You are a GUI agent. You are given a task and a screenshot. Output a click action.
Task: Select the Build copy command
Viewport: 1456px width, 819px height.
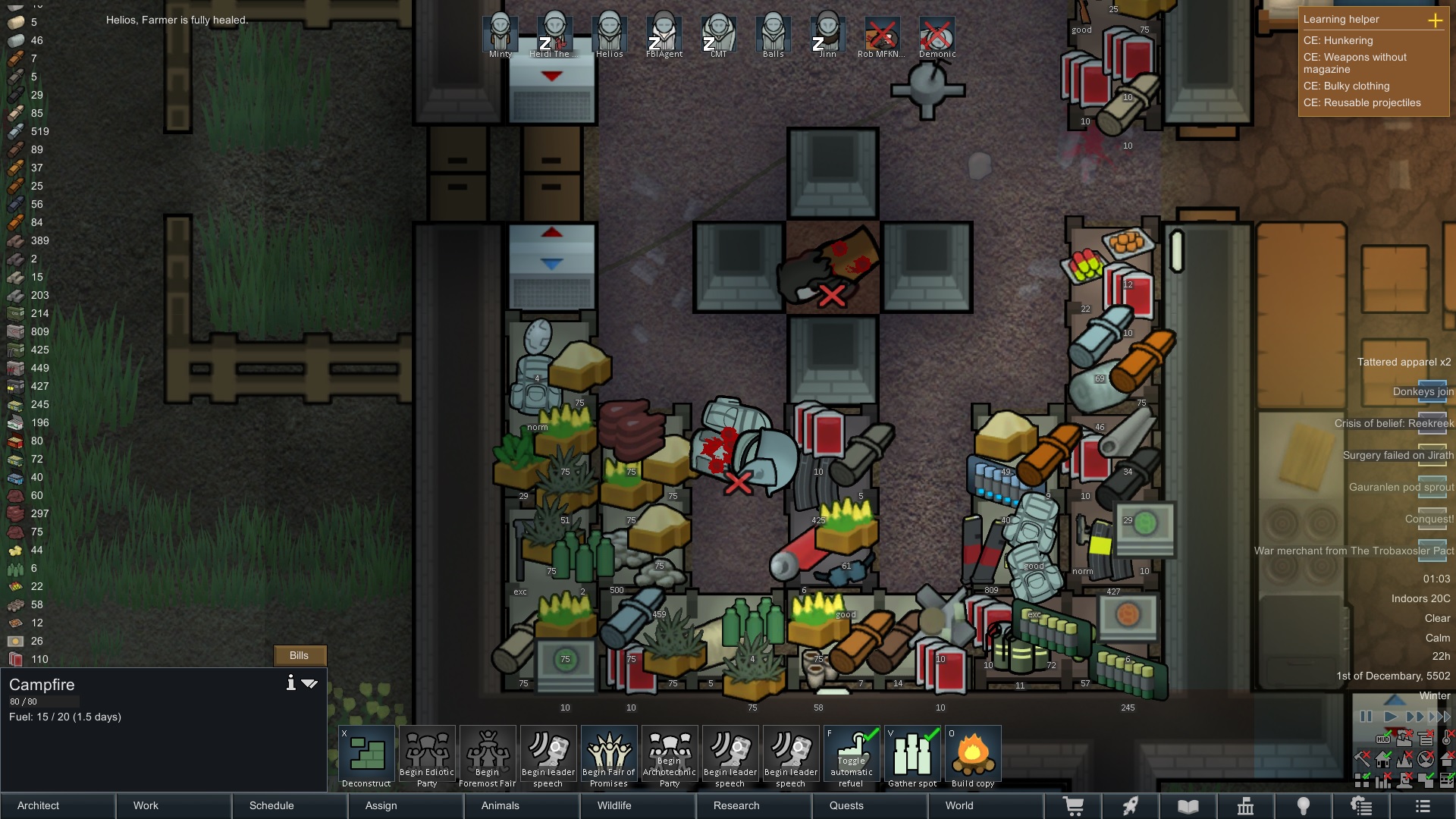973,757
